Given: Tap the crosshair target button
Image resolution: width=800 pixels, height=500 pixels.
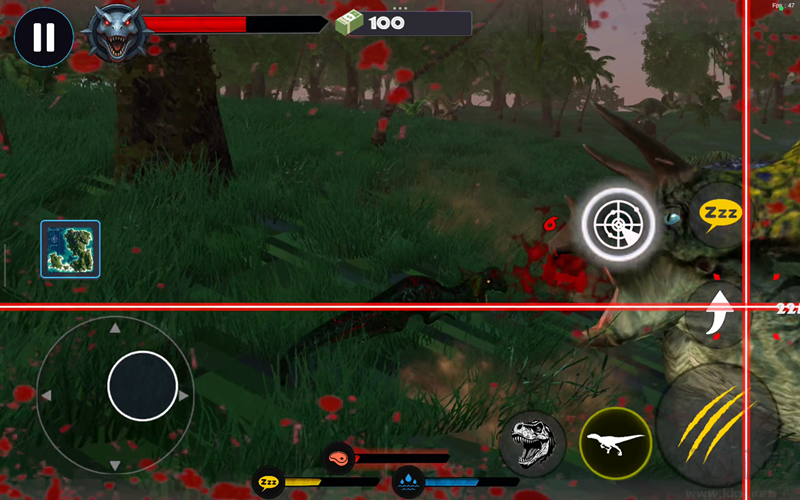Looking at the screenshot, I should tap(618, 224).
